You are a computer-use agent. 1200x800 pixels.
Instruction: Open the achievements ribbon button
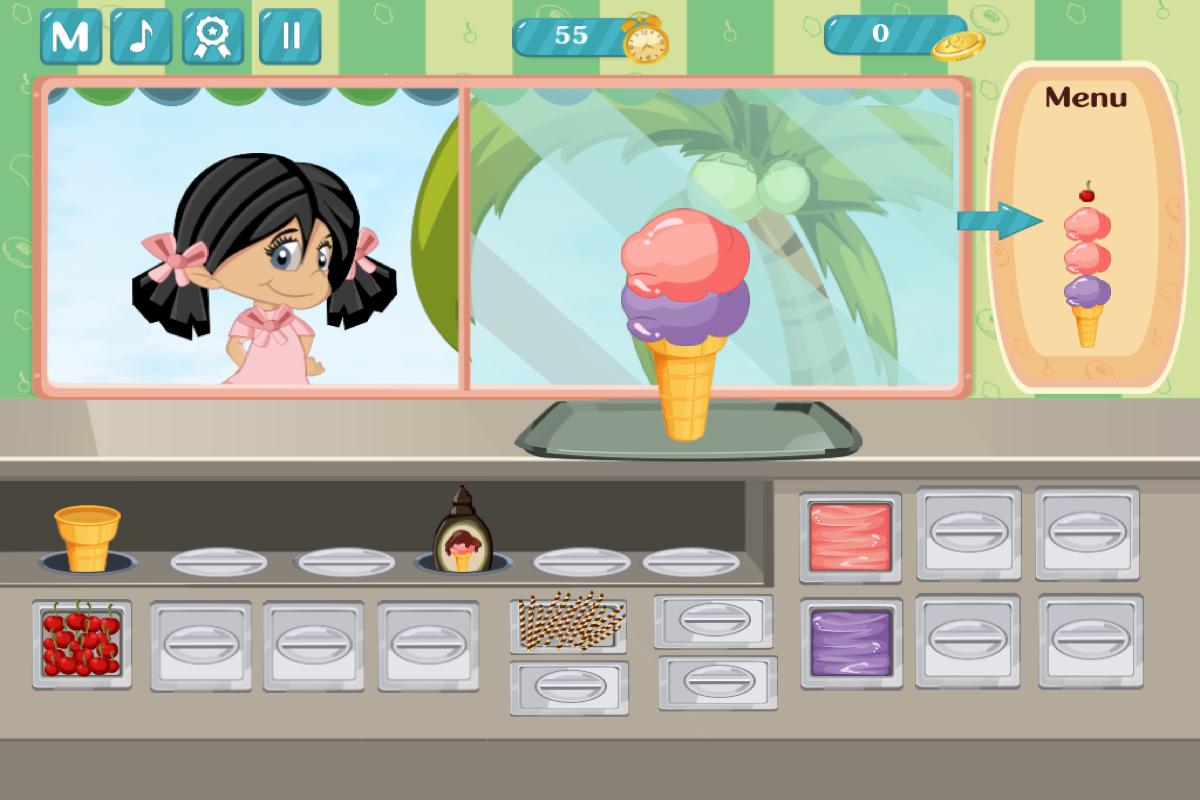[213, 37]
